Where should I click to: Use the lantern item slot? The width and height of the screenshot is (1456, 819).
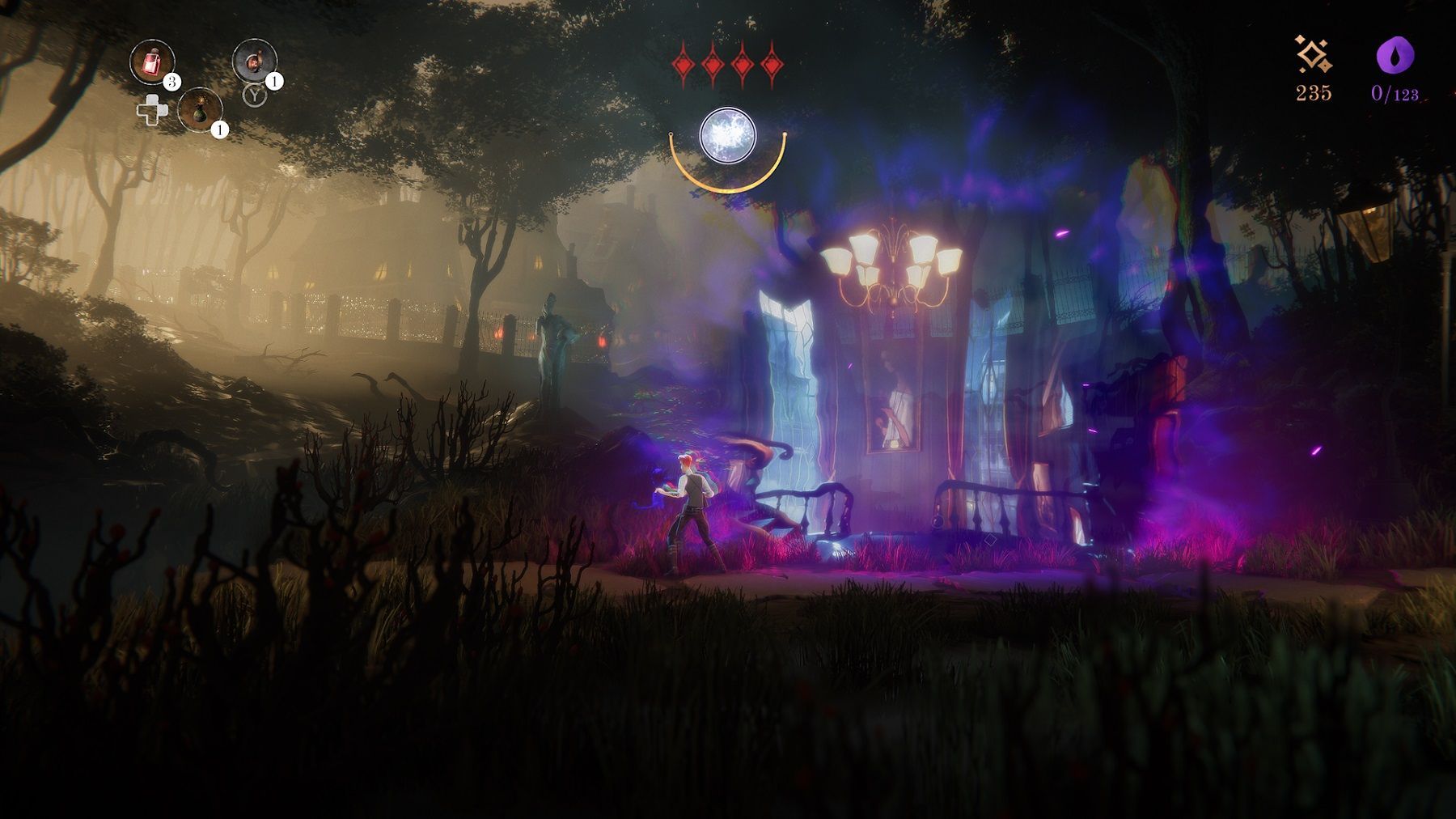tap(255, 62)
